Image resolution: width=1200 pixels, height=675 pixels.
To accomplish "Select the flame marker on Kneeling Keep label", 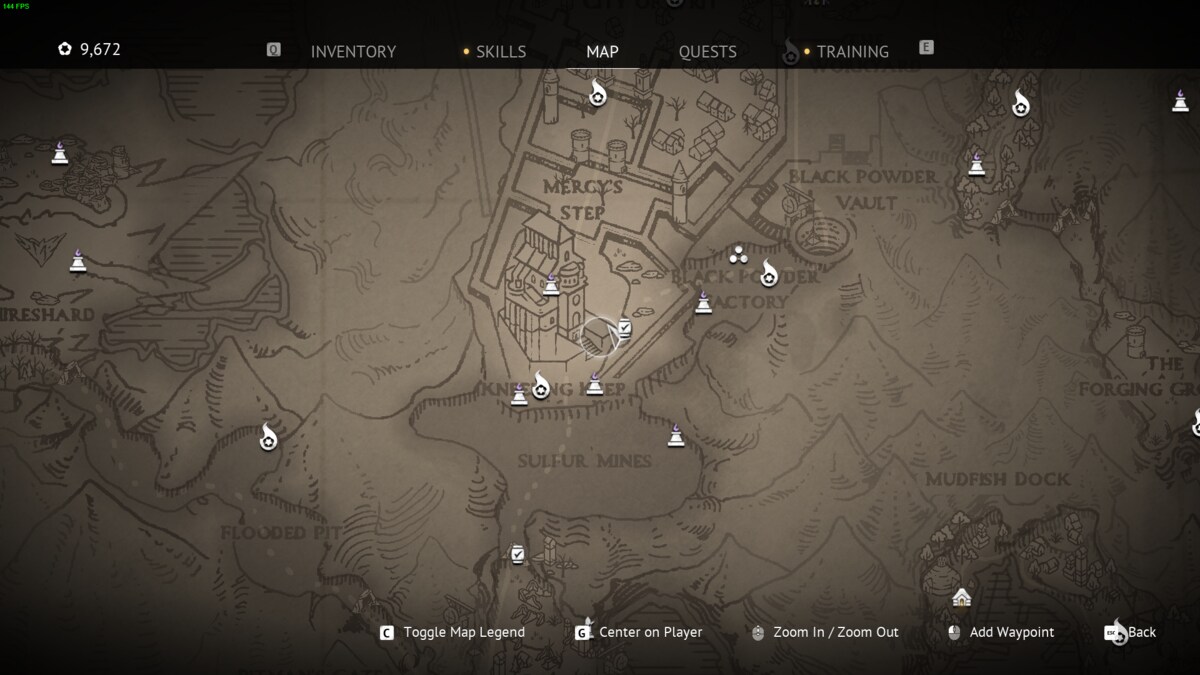I will click(x=541, y=385).
